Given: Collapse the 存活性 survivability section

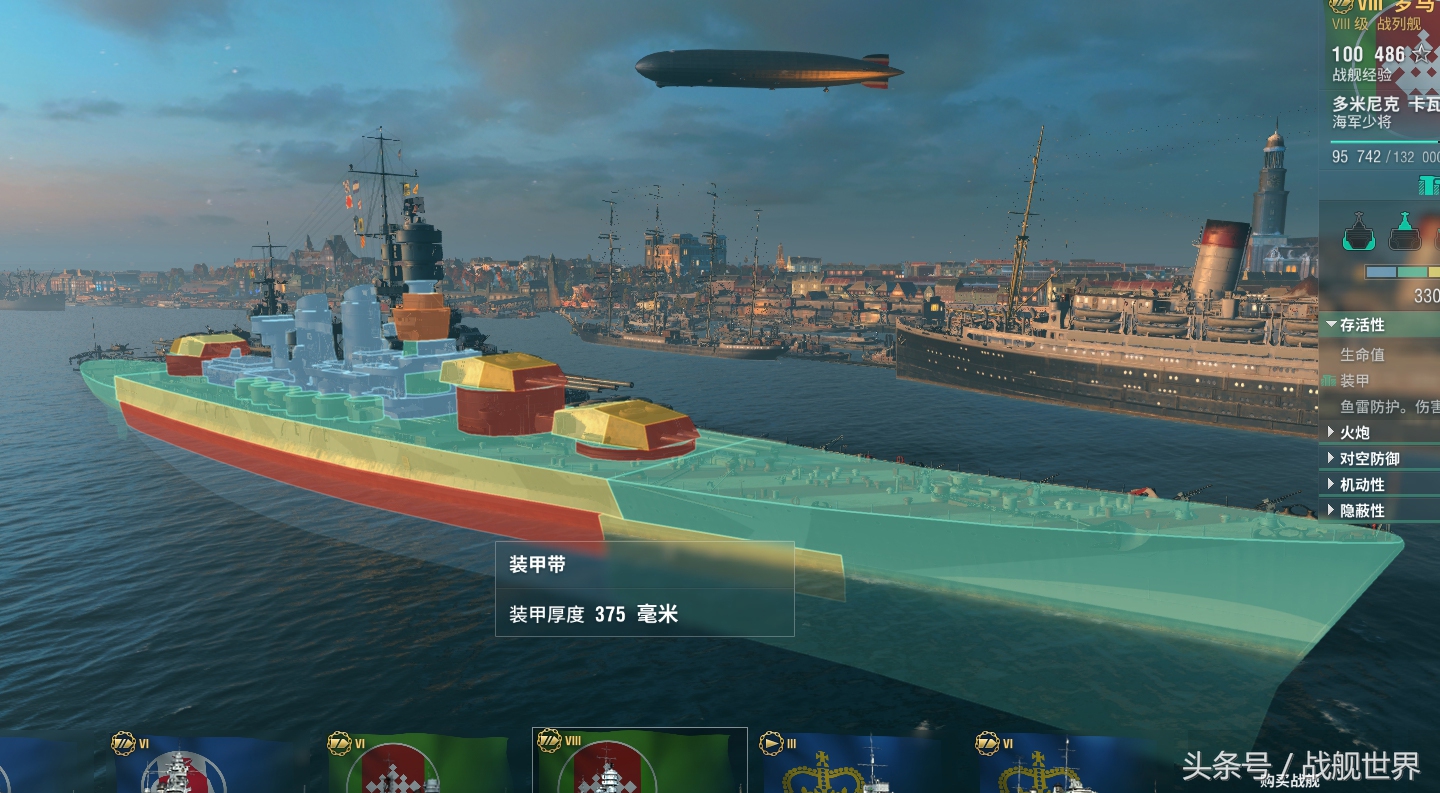Looking at the screenshot, I should pyautogui.click(x=1361, y=325).
